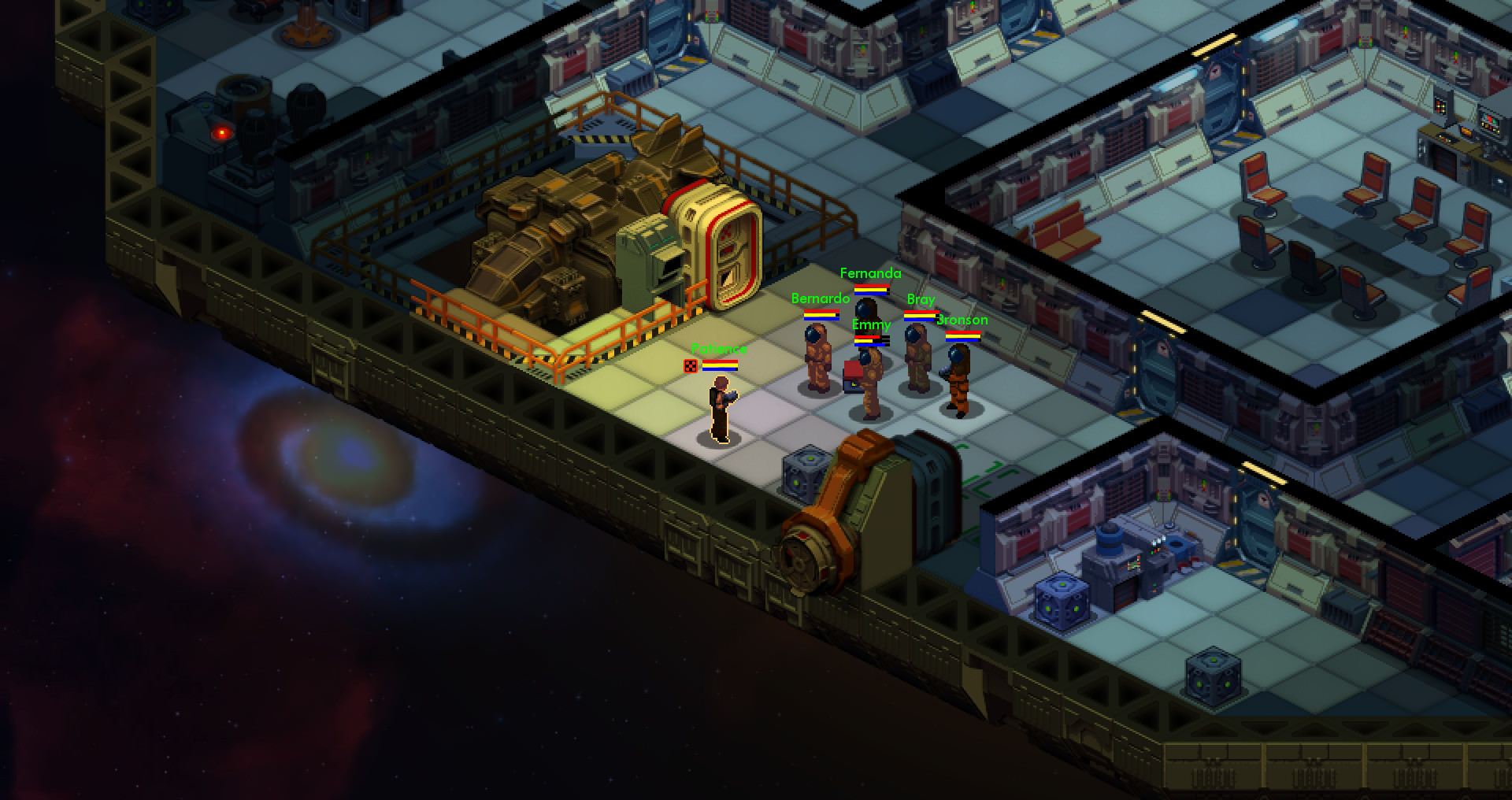Click the red warning light machinery top-left
The image size is (1512, 800).
[x=221, y=130]
